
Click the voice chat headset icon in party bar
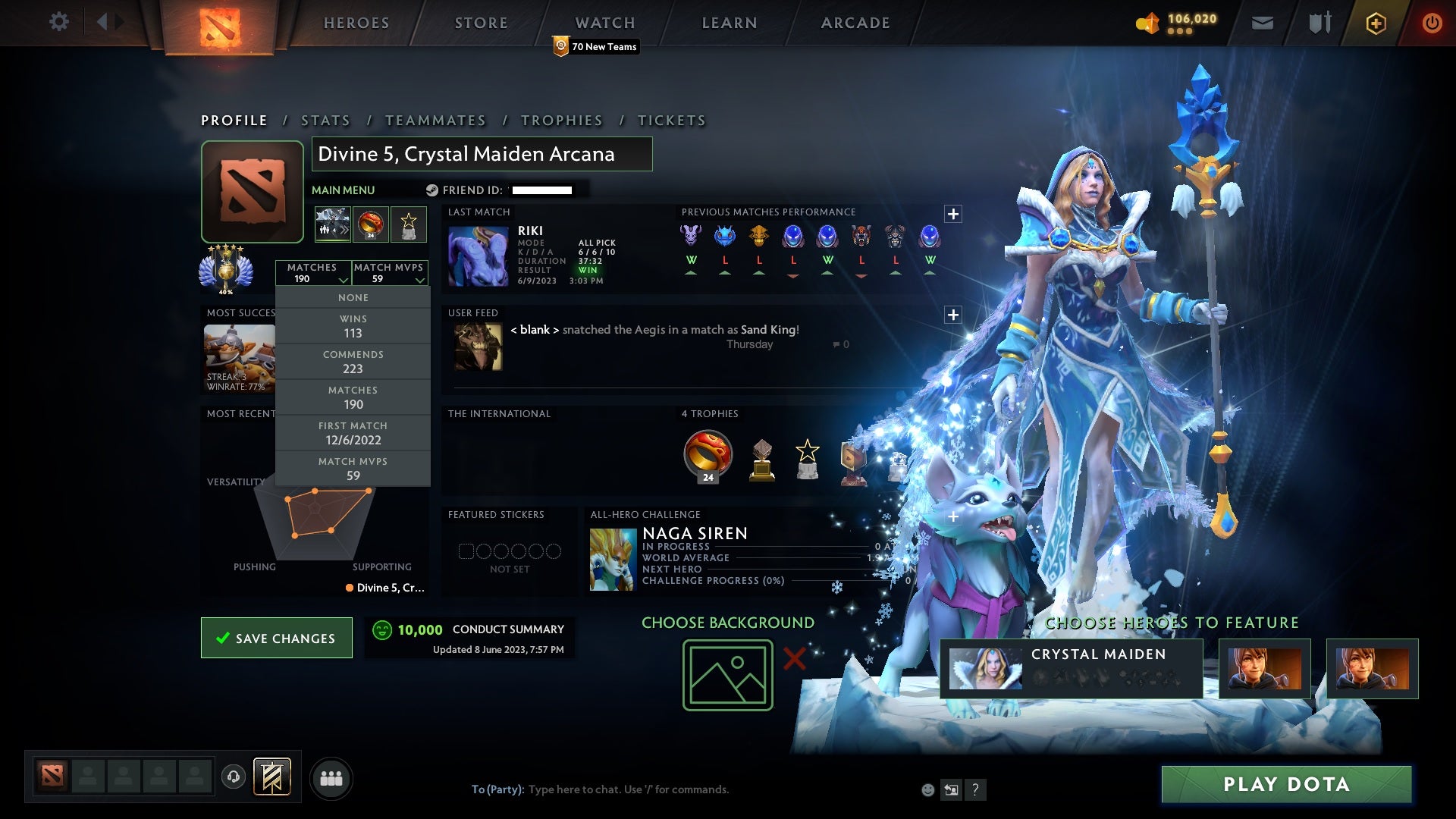pyautogui.click(x=234, y=777)
